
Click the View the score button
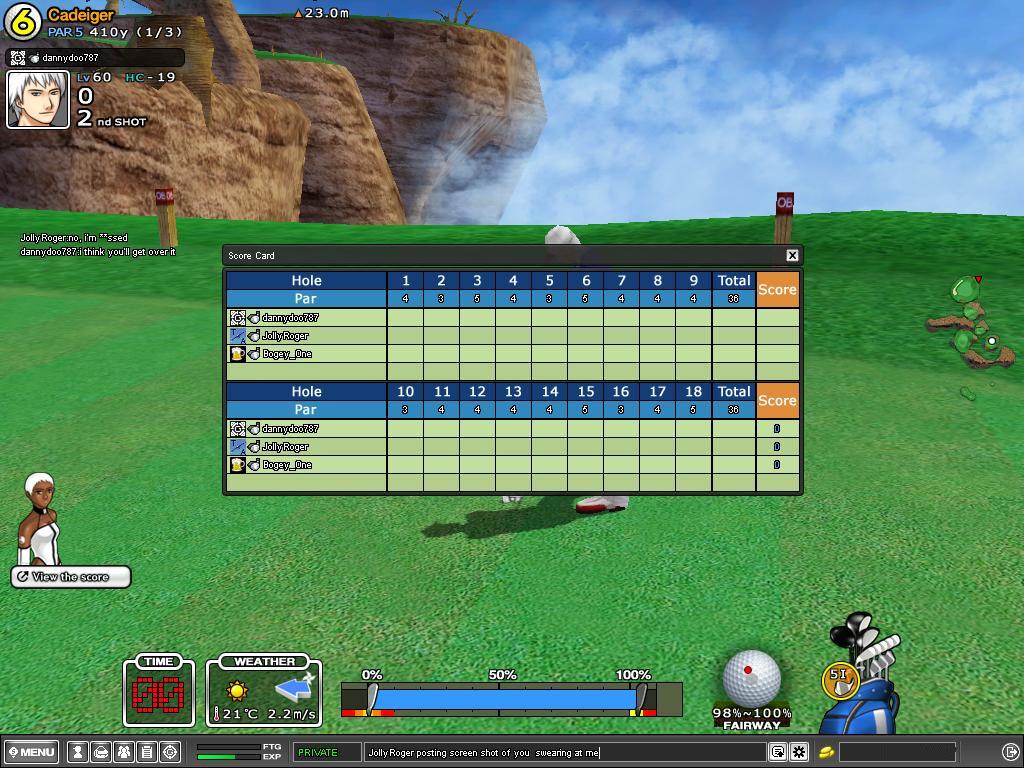point(71,577)
